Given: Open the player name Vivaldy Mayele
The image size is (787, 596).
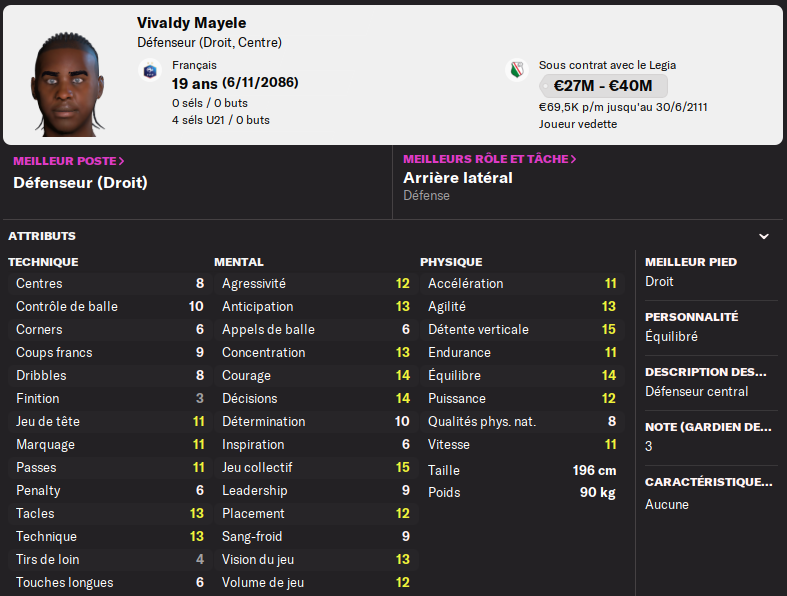Looking at the screenshot, I should tap(192, 23).
